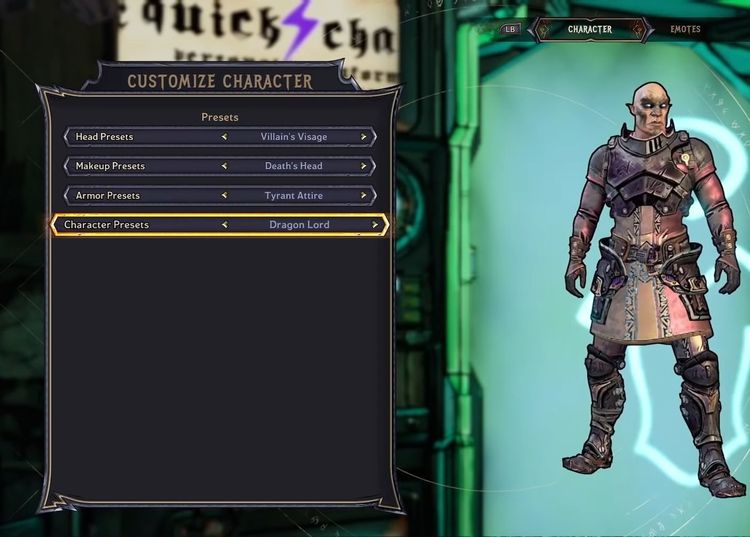Choose next armor after Tyrant Attire
Viewport: 750px width, 537px height.
click(x=364, y=196)
